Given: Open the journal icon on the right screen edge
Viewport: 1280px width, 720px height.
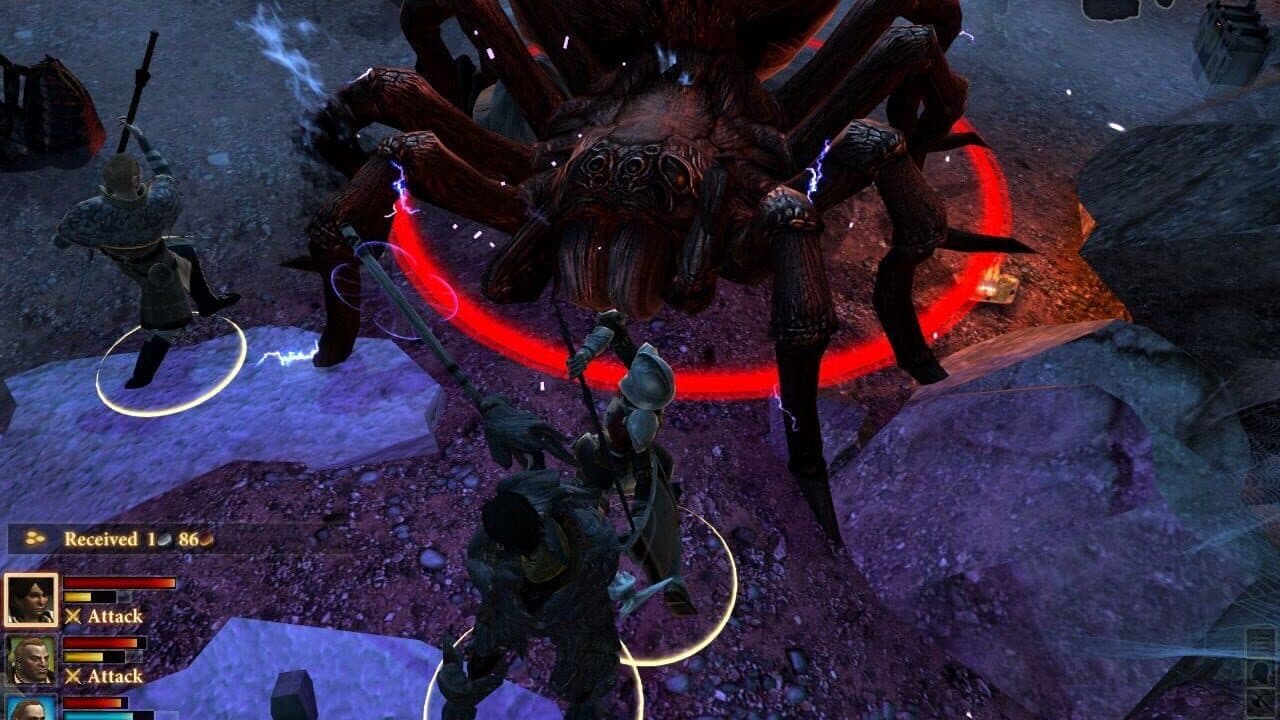Looking at the screenshot, I should pyautogui.click(x=1262, y=639).
